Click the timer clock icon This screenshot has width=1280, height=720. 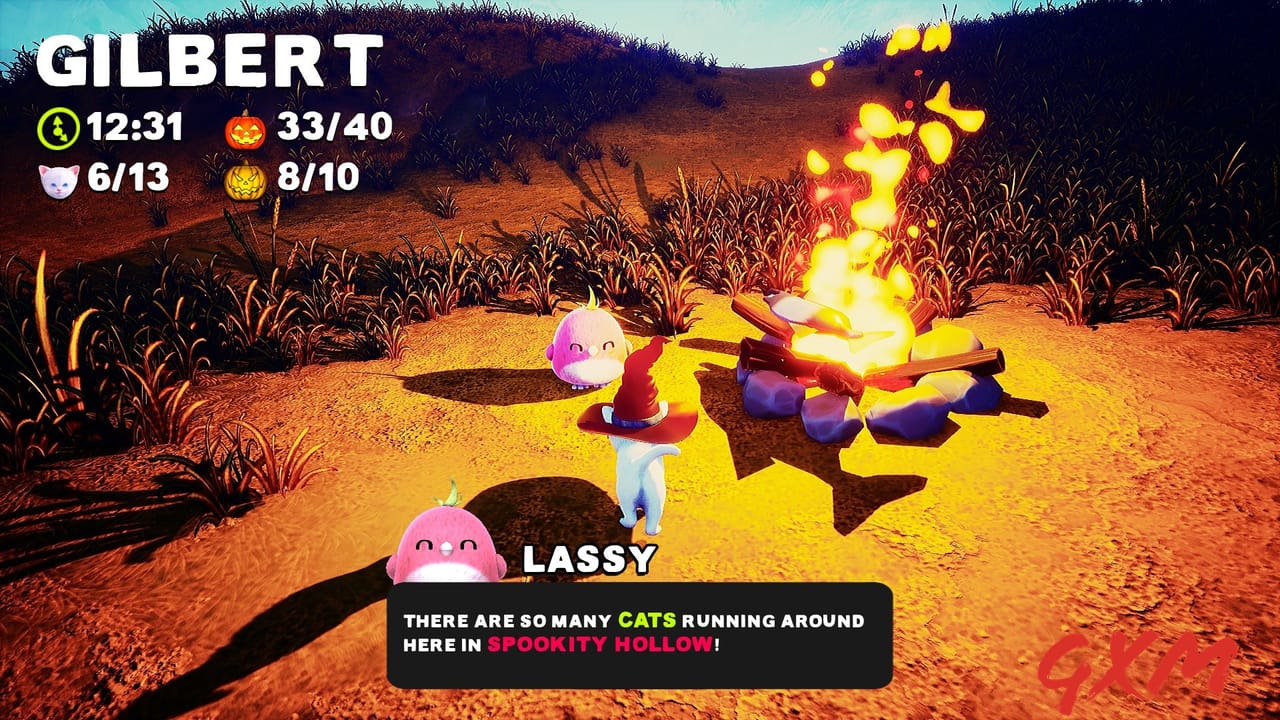click(58, 128)
